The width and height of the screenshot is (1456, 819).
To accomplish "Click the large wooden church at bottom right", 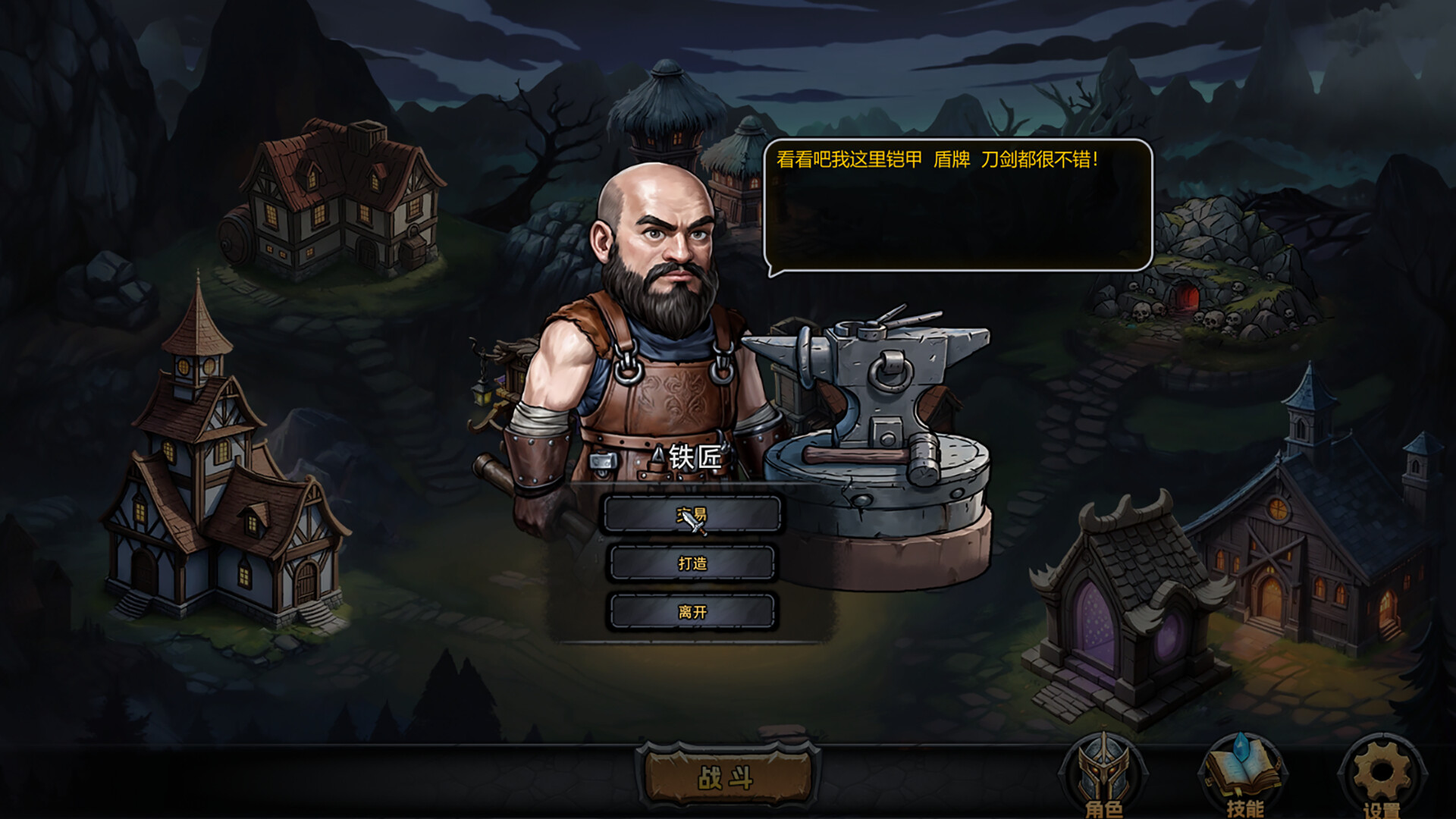I will (x=1282, y=576).
